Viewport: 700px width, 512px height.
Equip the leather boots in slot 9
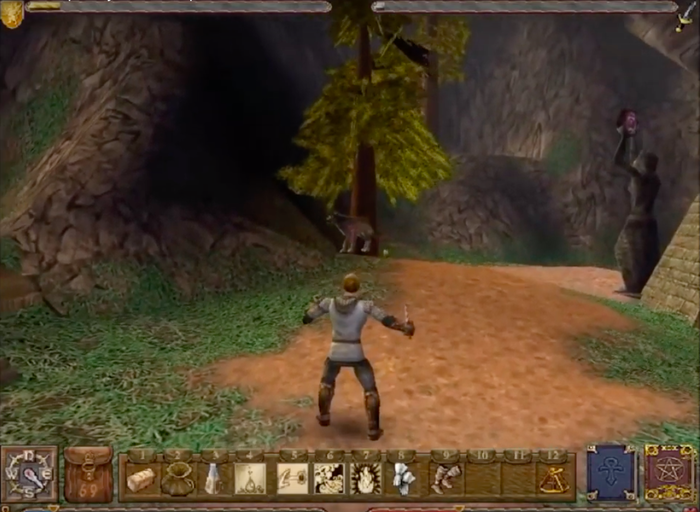[x=445, y=479]
